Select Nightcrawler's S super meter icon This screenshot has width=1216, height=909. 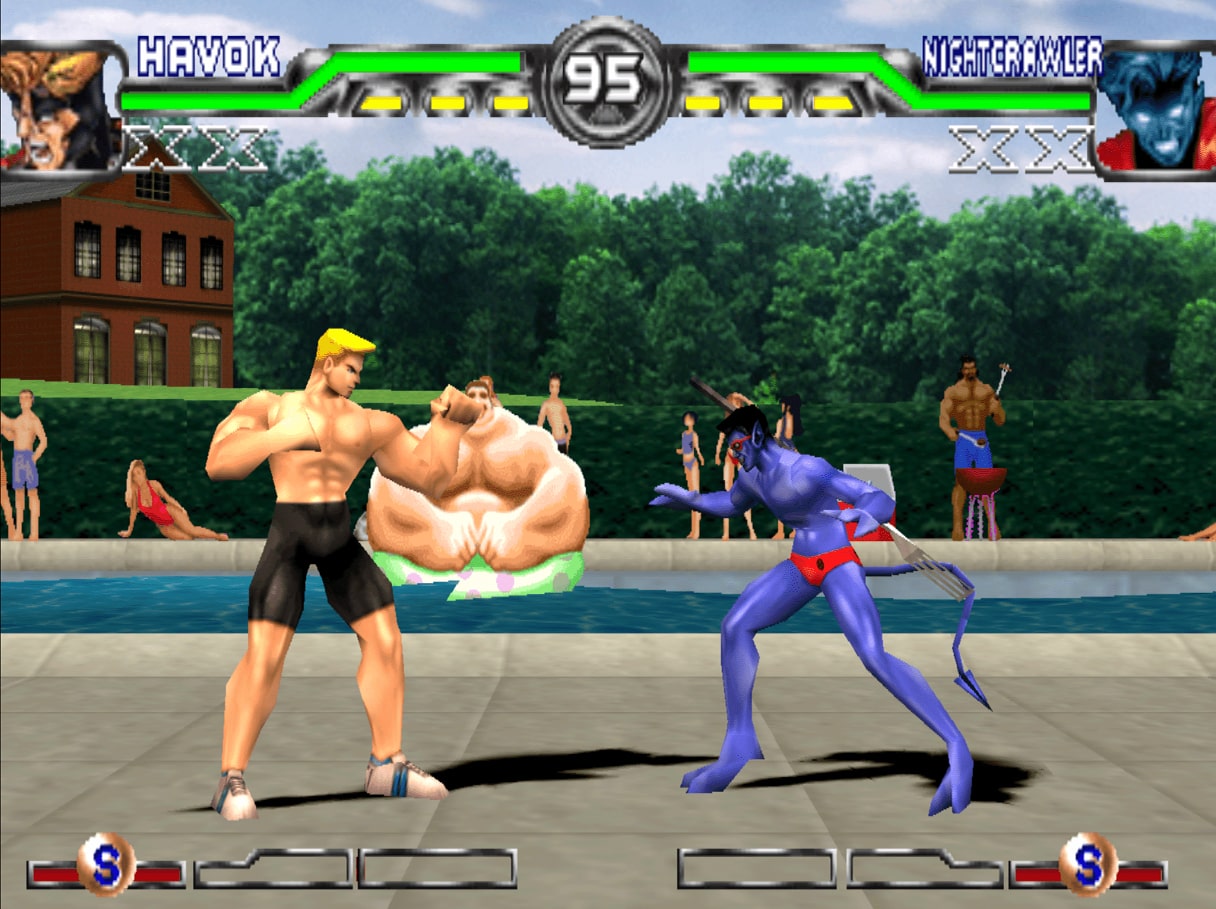pos(1088,863)
